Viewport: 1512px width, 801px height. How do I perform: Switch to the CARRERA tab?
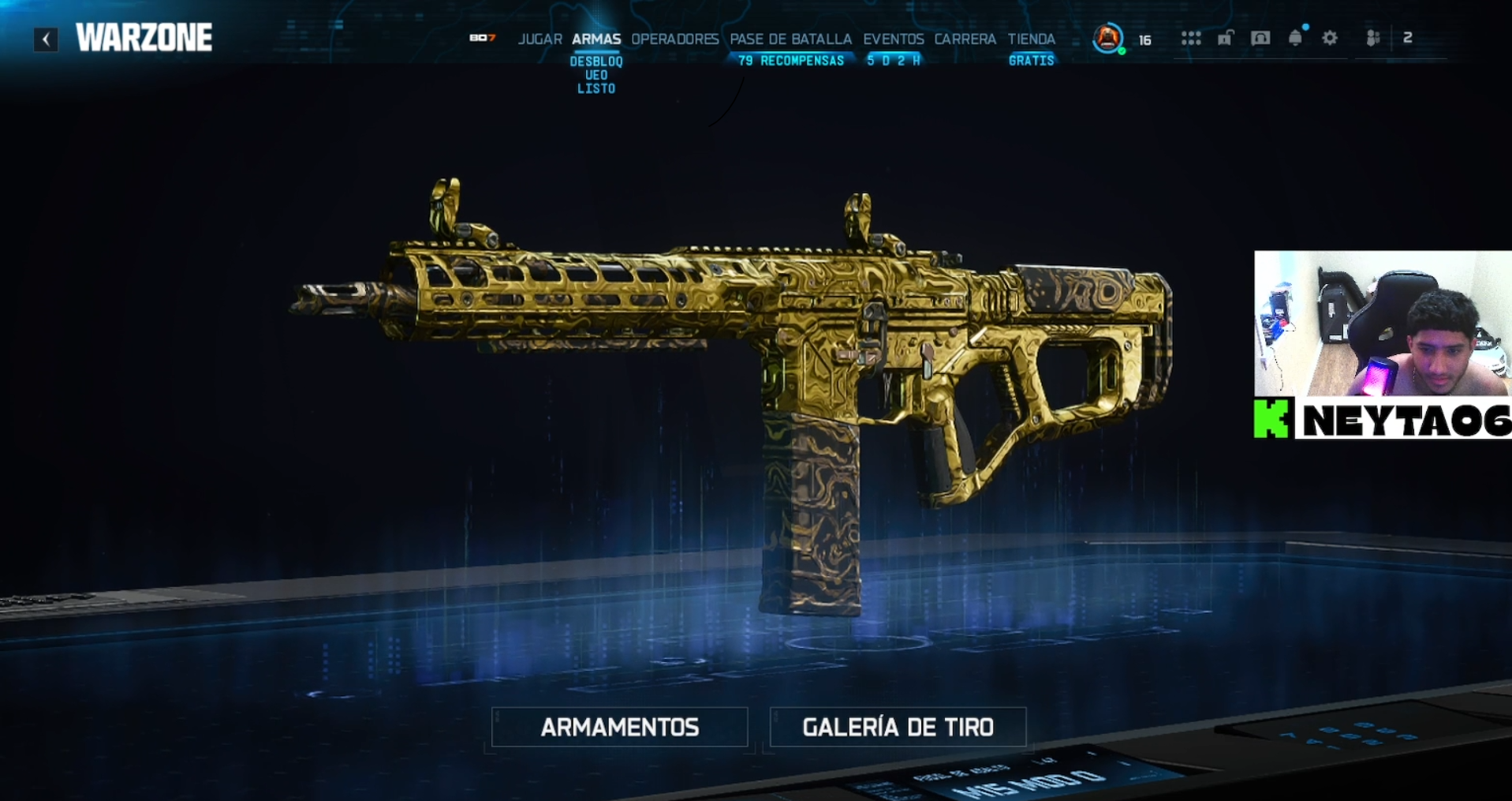click(x=965, y=39)
